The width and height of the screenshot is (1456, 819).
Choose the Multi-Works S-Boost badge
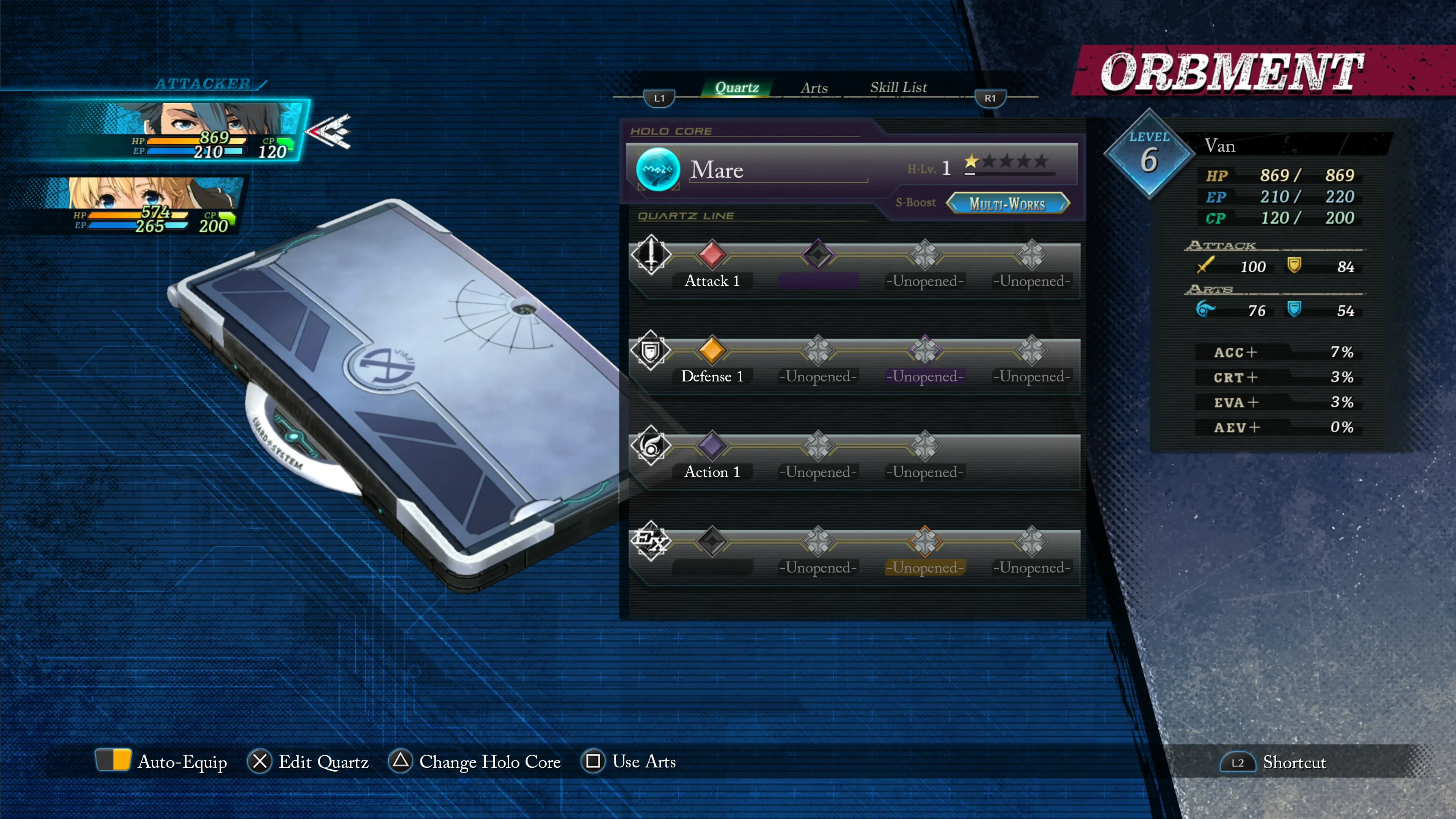(1007, 204)
